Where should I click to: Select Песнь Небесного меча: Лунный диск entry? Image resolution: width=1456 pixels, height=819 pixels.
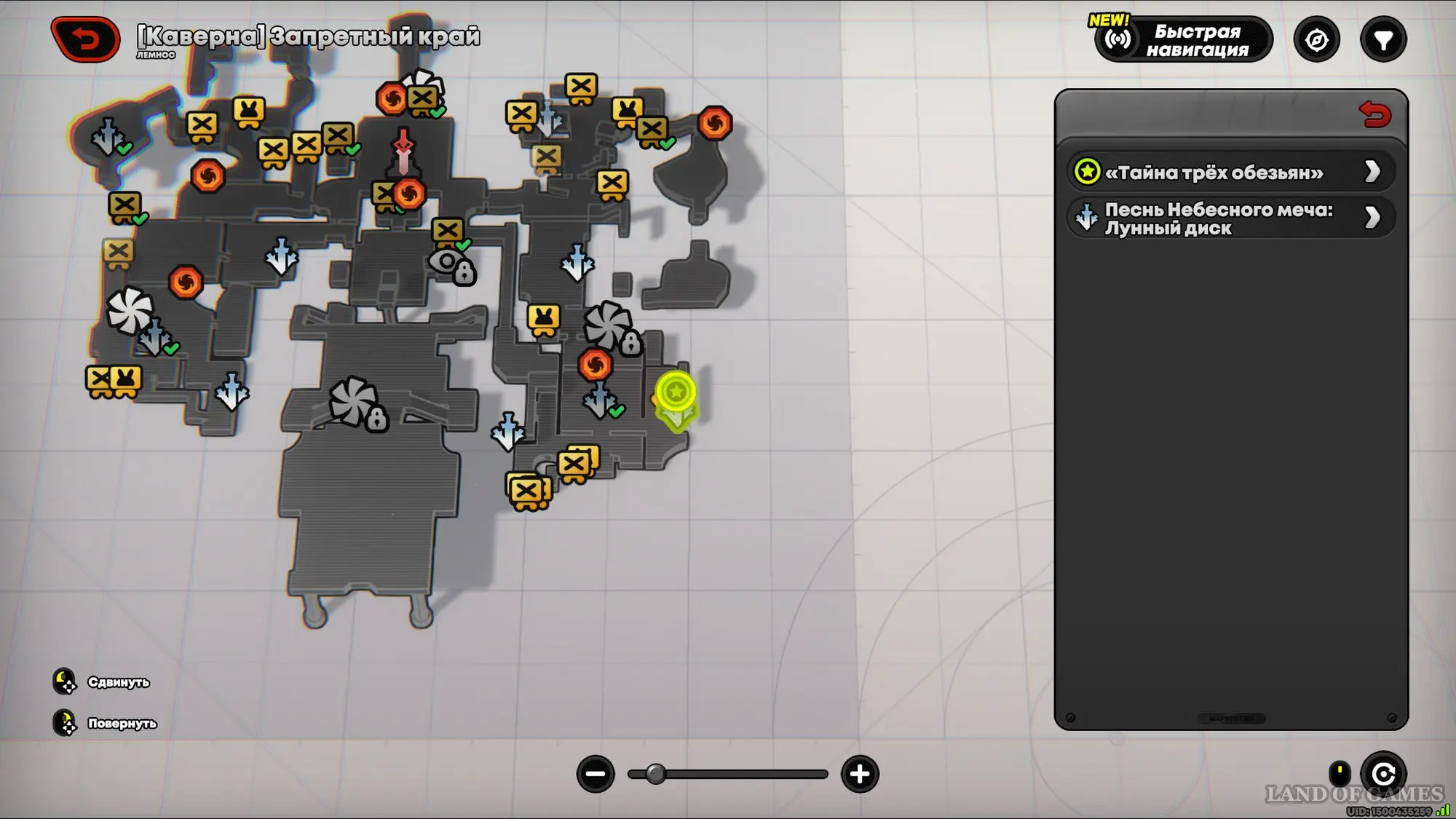(1230, 218)
